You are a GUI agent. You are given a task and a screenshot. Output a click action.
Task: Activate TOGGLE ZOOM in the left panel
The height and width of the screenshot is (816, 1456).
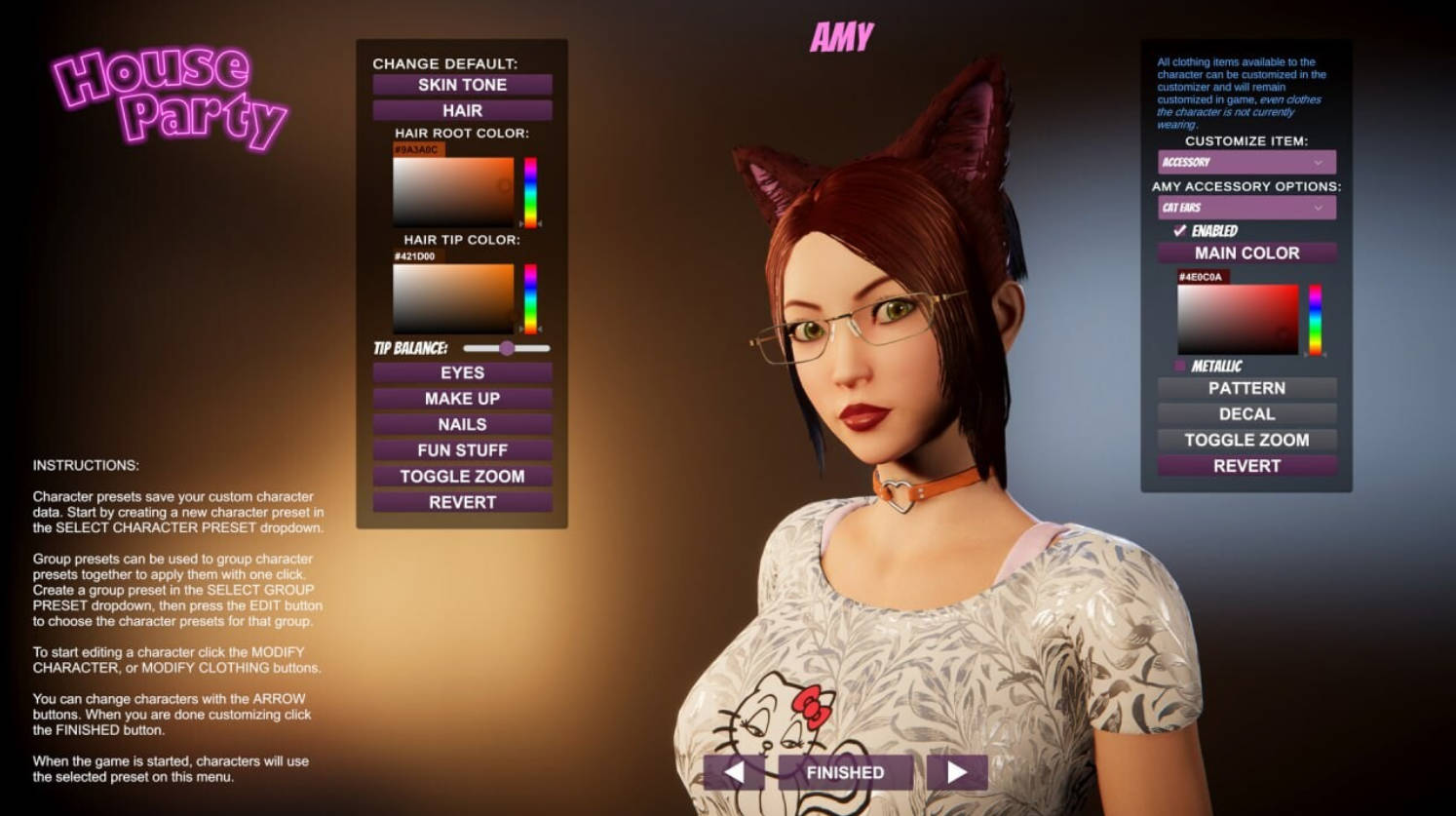pyautogui.click(x=462, y=476)
